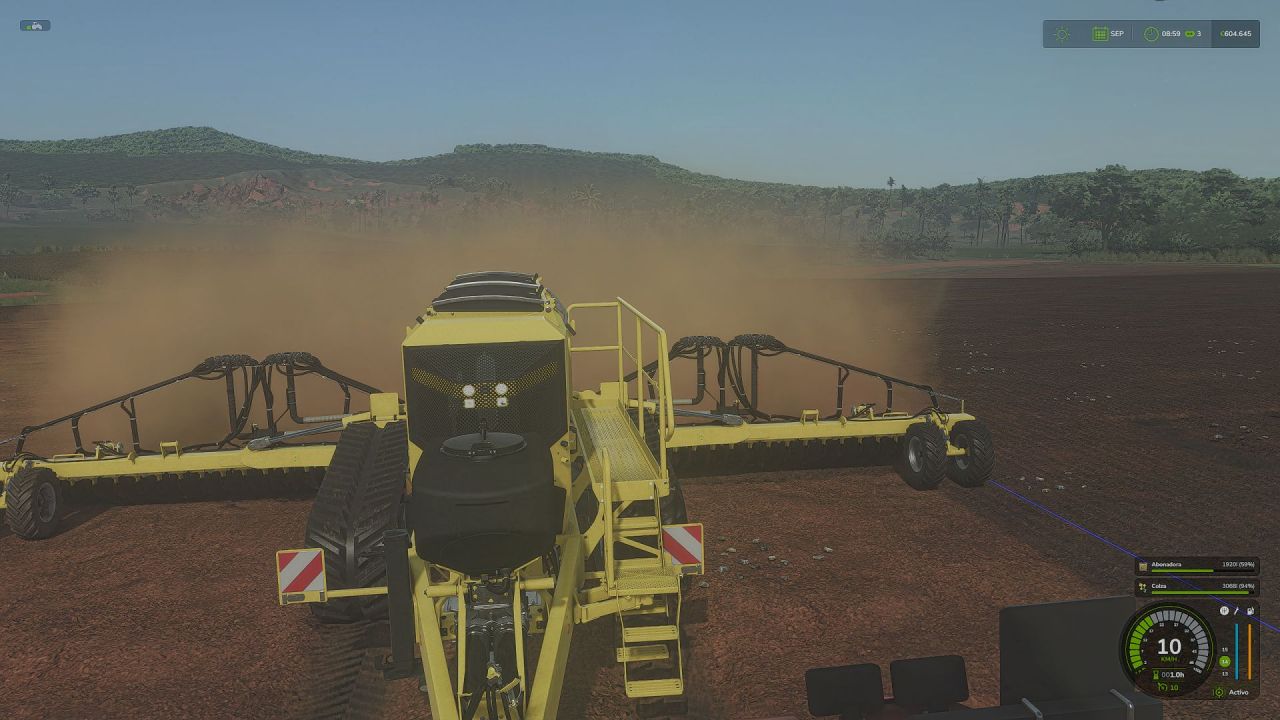The image size is (1280, 720).
Task: Toggle the Activo engine indicator light
Action: click(1219, 692)
